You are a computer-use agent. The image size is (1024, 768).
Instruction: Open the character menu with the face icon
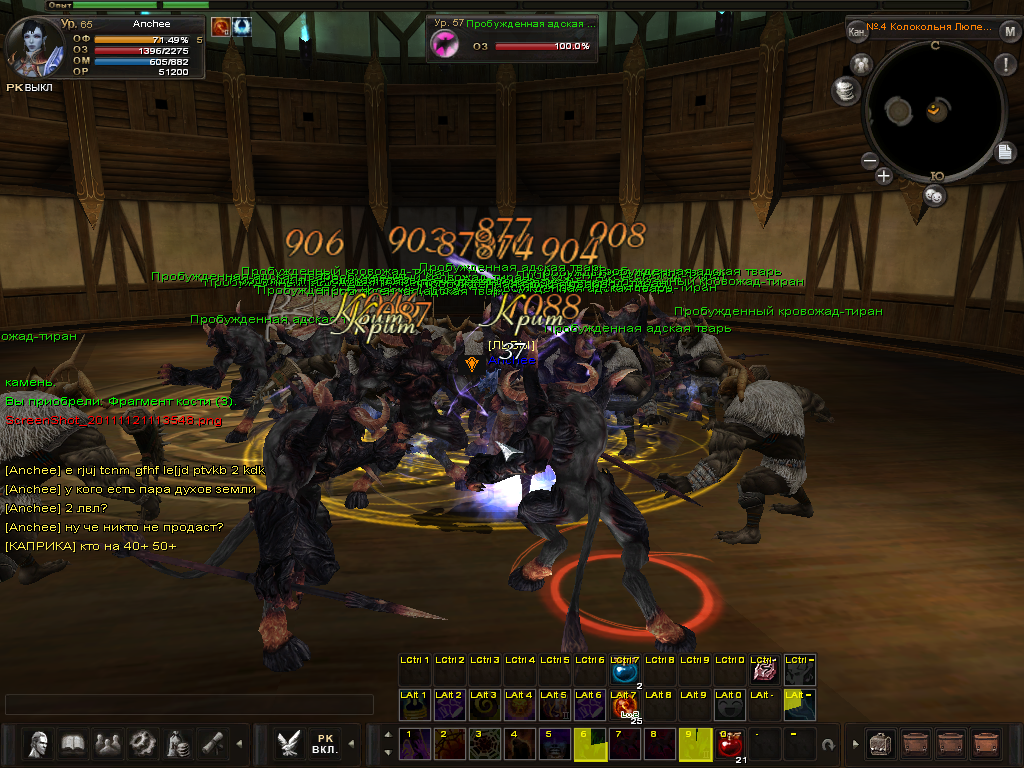click(x=39, y=744)
